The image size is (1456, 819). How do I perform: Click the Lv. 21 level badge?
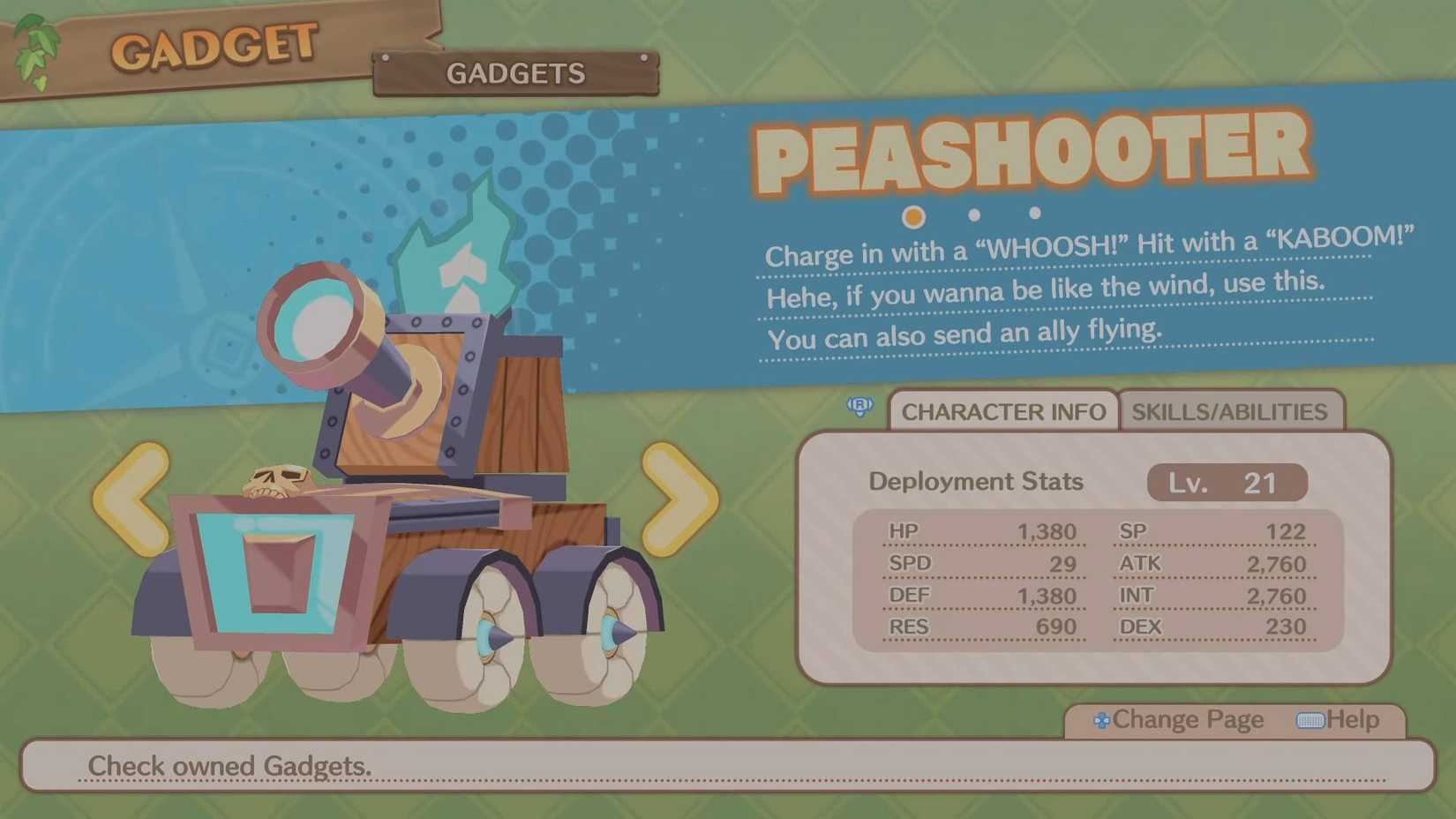(x=1225, y=483)
